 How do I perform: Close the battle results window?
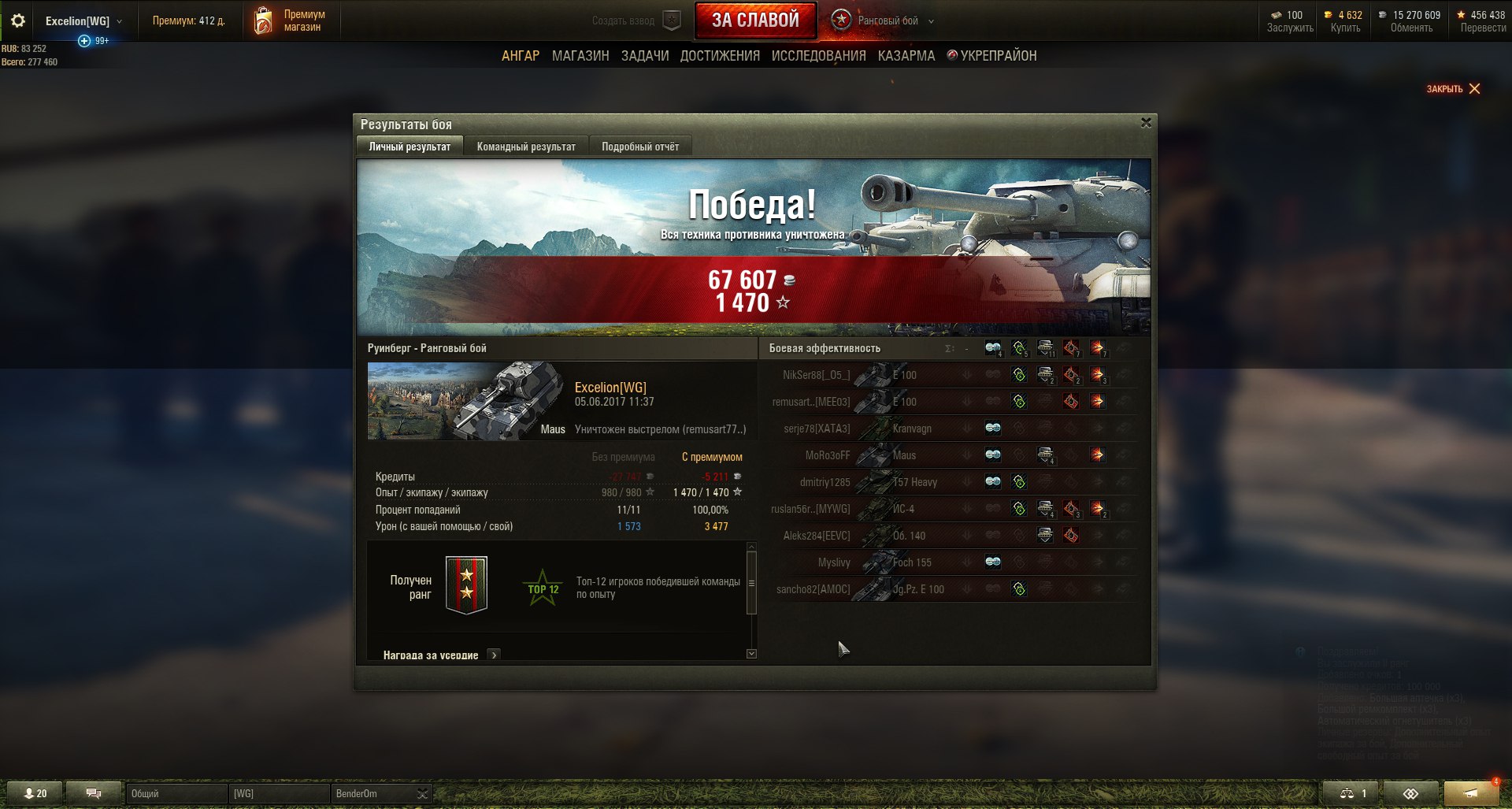coord(1146,123)
